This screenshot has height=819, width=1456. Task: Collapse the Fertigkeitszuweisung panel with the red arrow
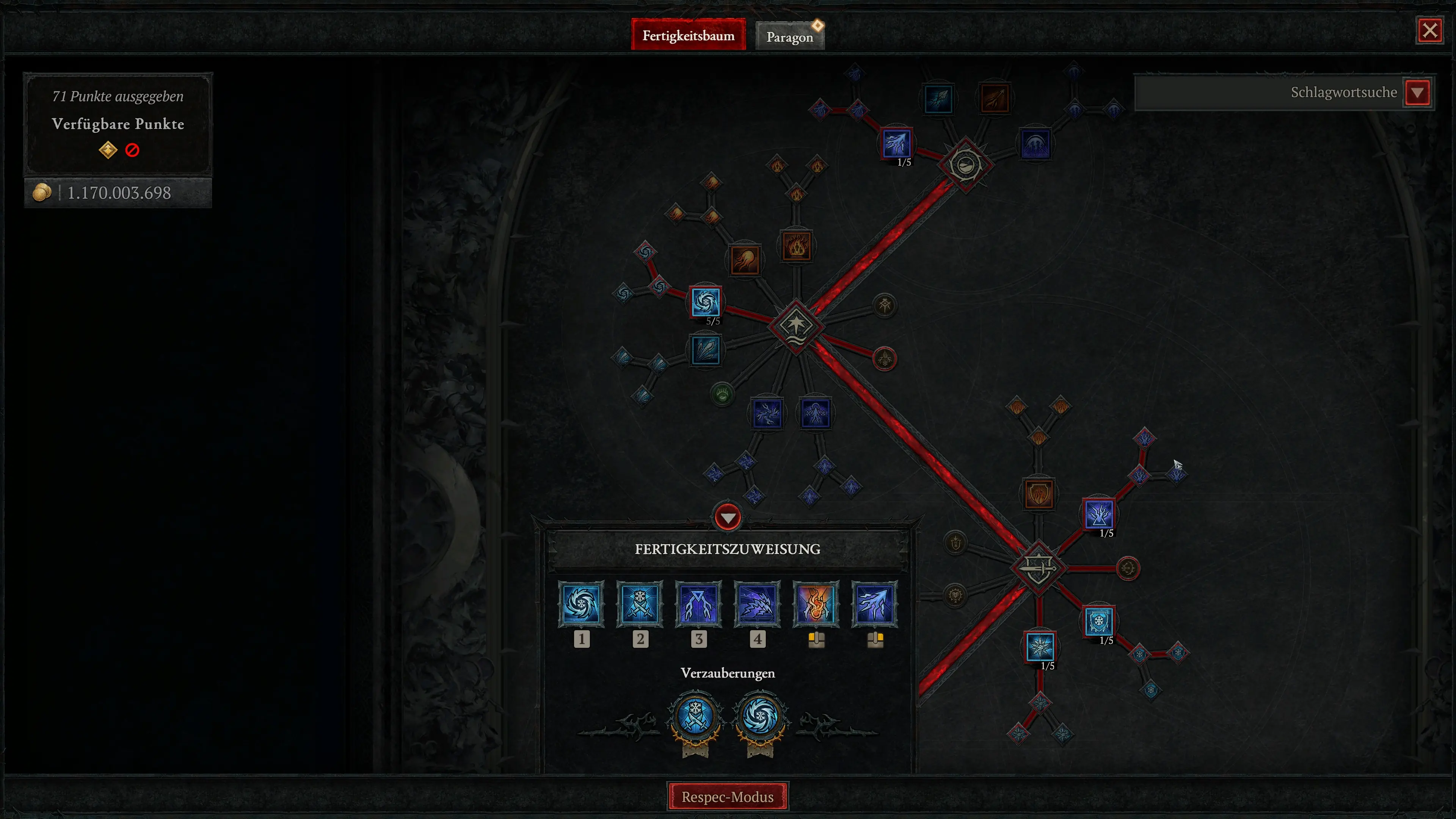[728, 516]
